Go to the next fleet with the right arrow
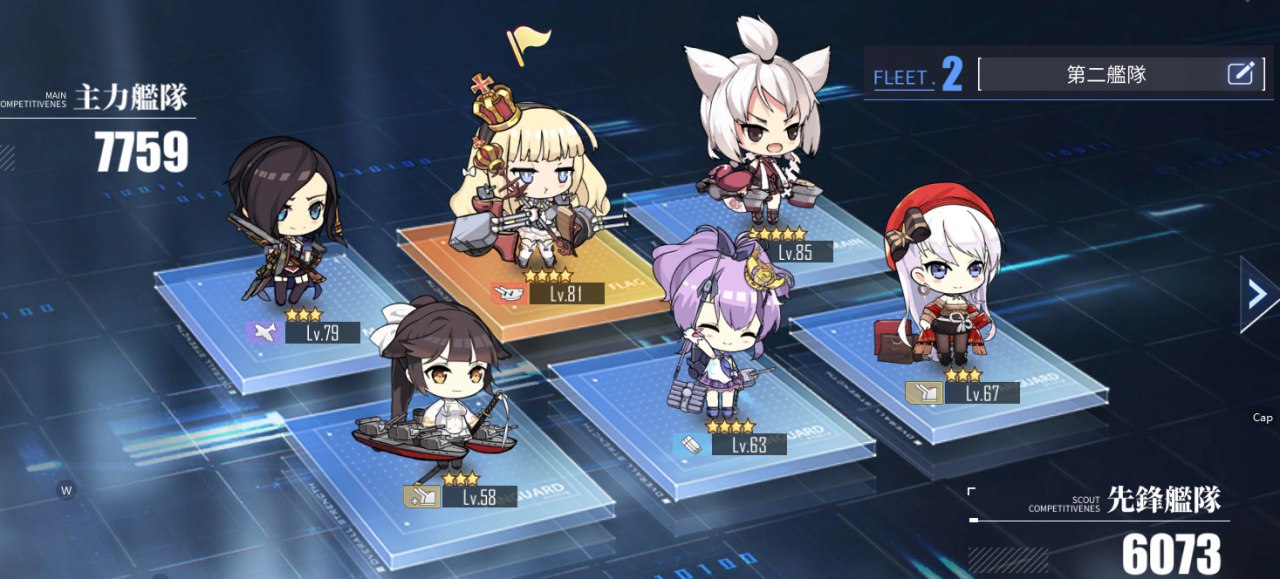This screenshot has height=579, width=1280. click(x=1259, y=294)
